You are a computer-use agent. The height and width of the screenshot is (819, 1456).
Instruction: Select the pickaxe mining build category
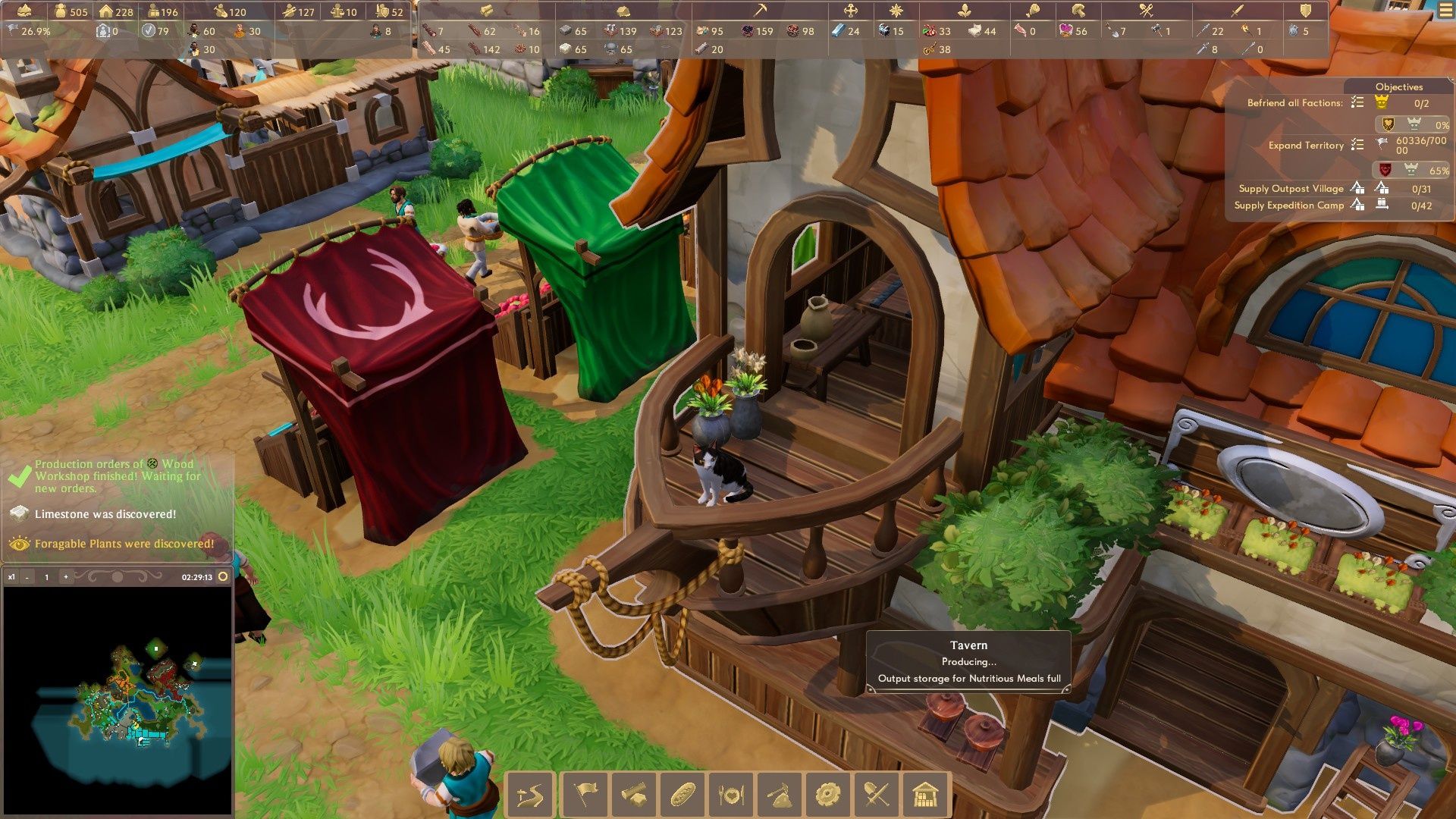click(x=779, y=795)
